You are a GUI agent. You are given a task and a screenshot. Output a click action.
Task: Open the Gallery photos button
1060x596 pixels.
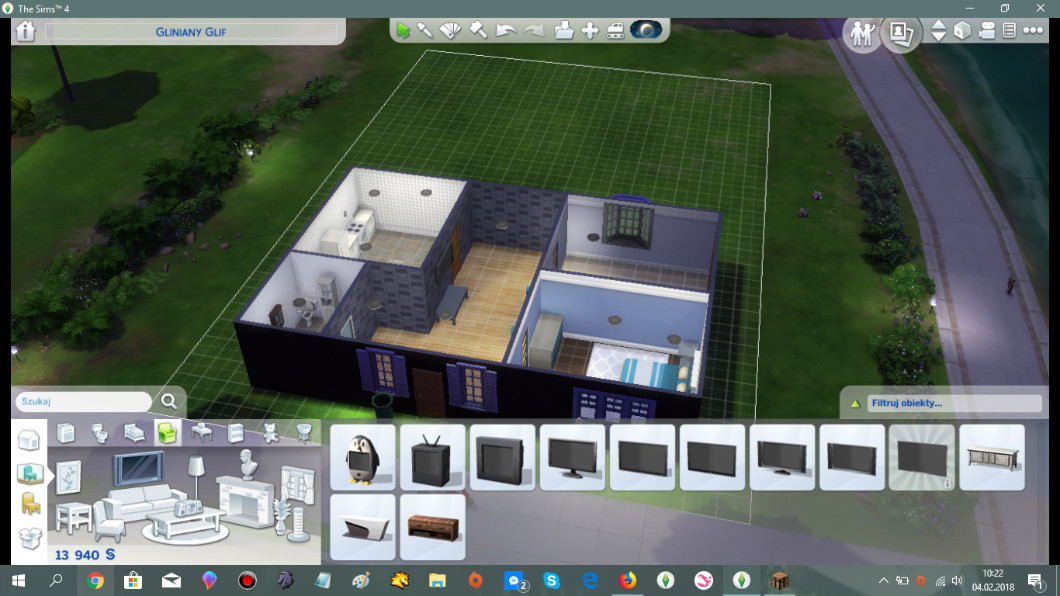900,32
